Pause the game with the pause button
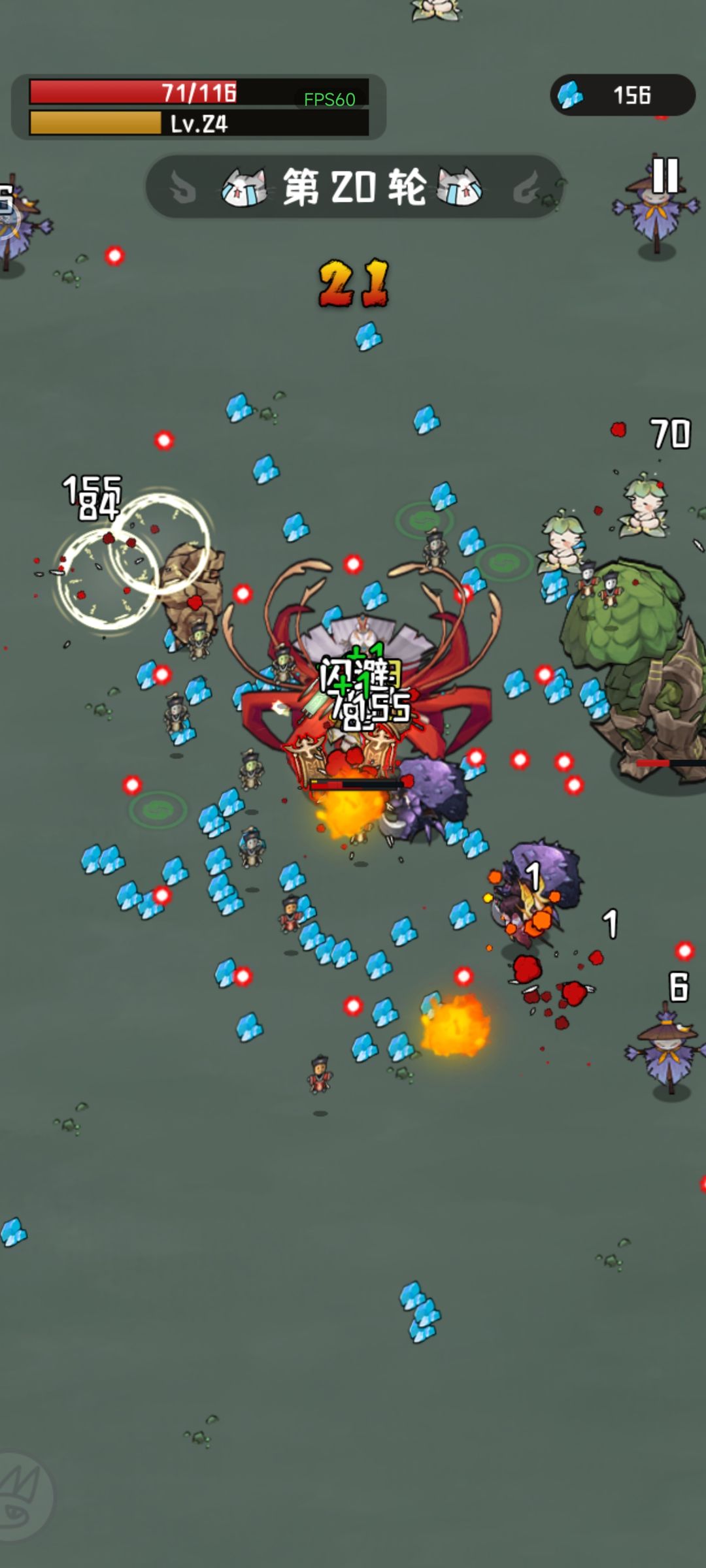This screenshot has height=1568, width=706. coord(665,175)
